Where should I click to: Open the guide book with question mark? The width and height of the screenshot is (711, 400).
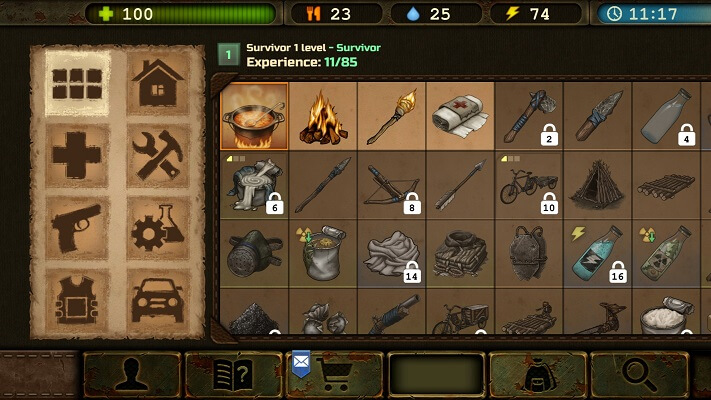pos(233,375)
